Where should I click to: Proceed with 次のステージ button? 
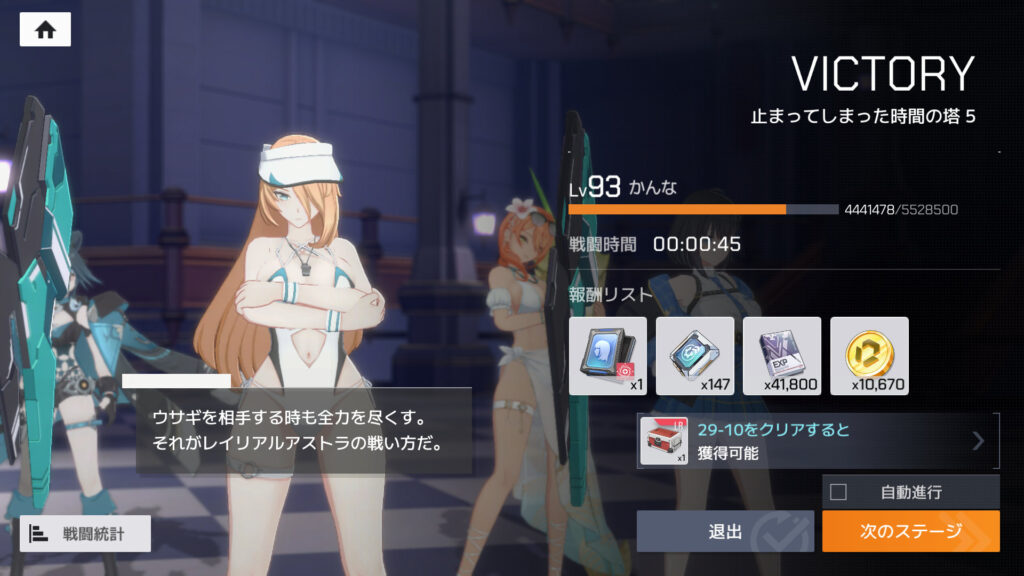coord(910,531)
